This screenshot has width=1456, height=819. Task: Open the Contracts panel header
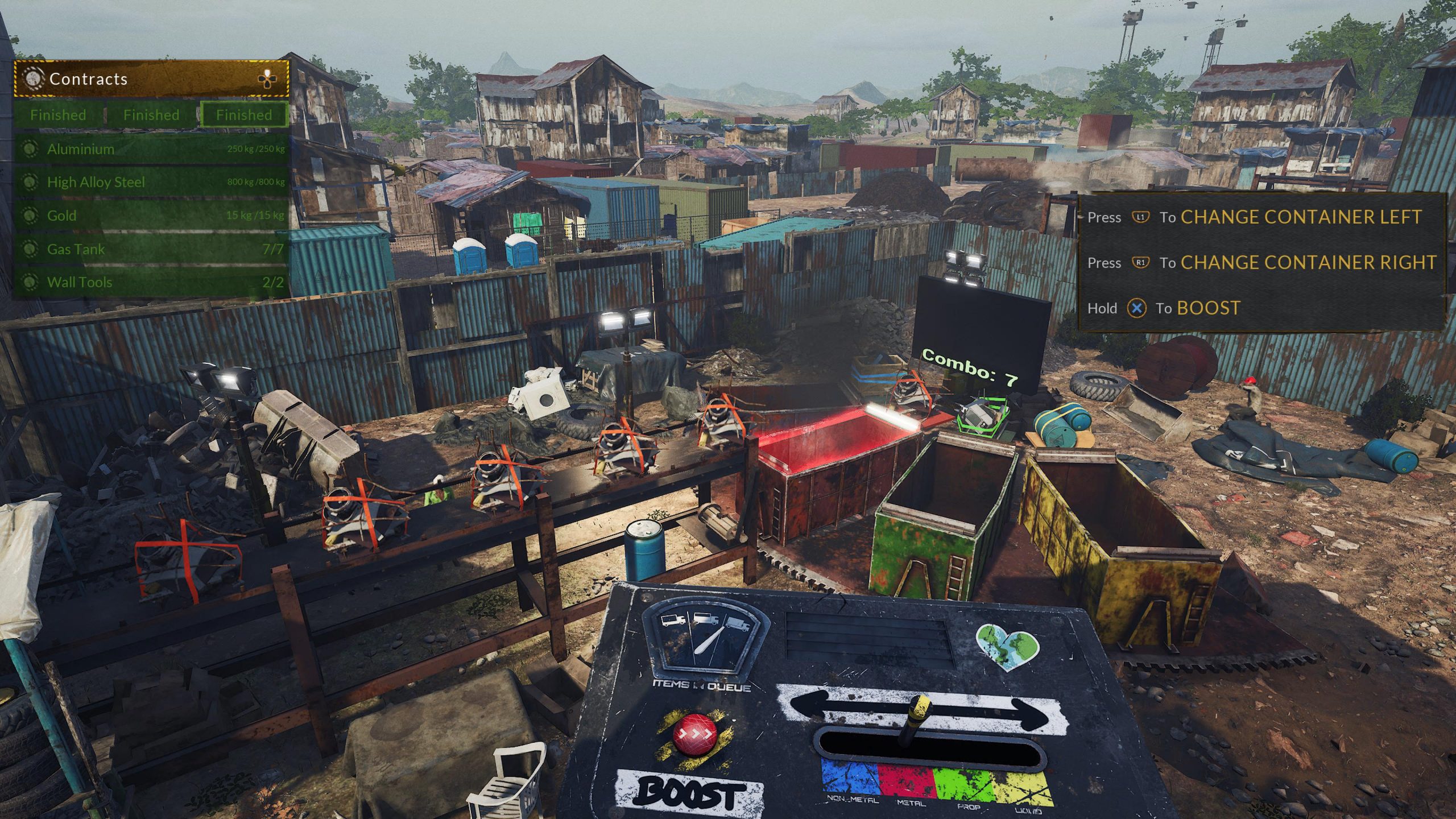(x=151, y=78)
